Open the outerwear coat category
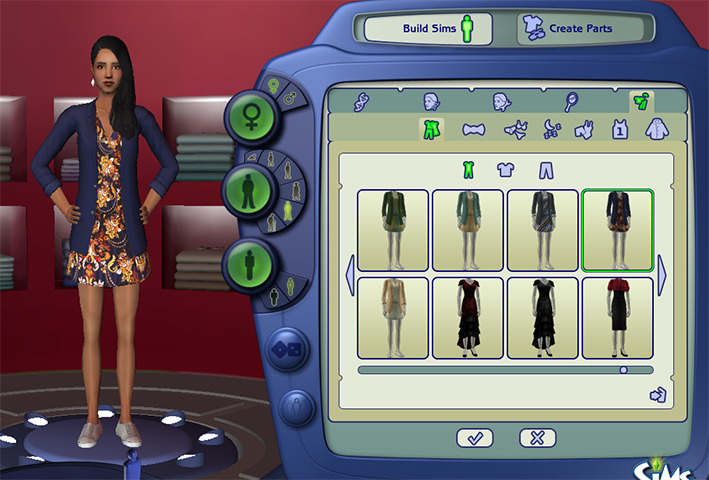Viewport: 709px width, 480px height. (657, 129)
